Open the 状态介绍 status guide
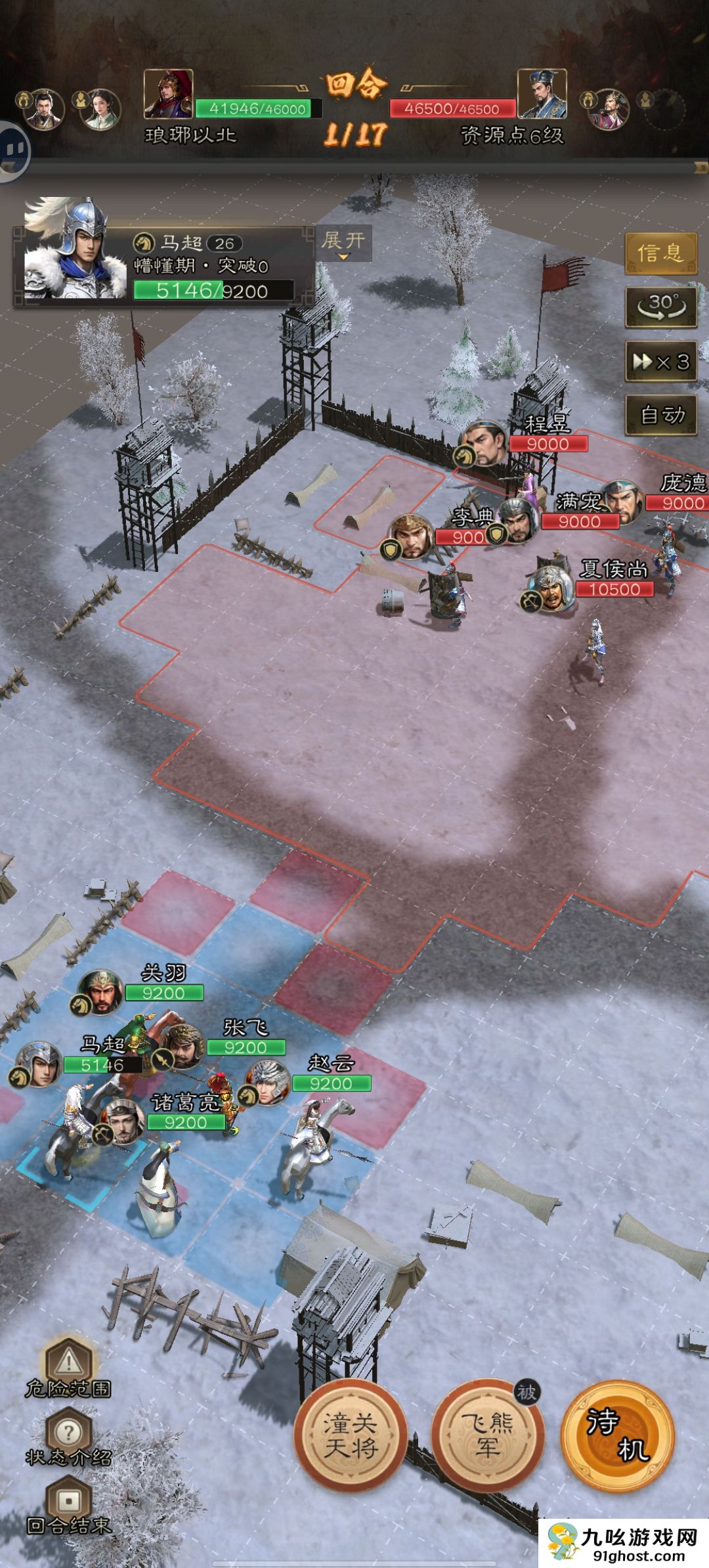The image size is (709, 1568). coord(68,1438)
